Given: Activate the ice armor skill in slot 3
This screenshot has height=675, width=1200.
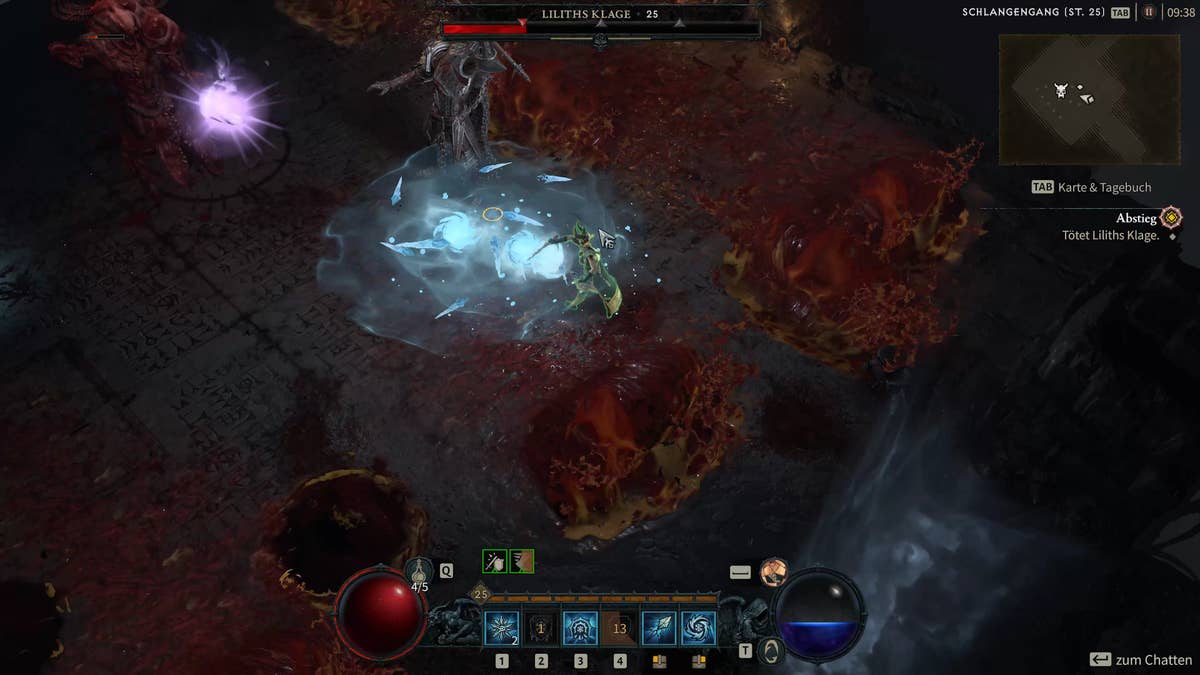Looking at the screenshot, I should [580, 628].
